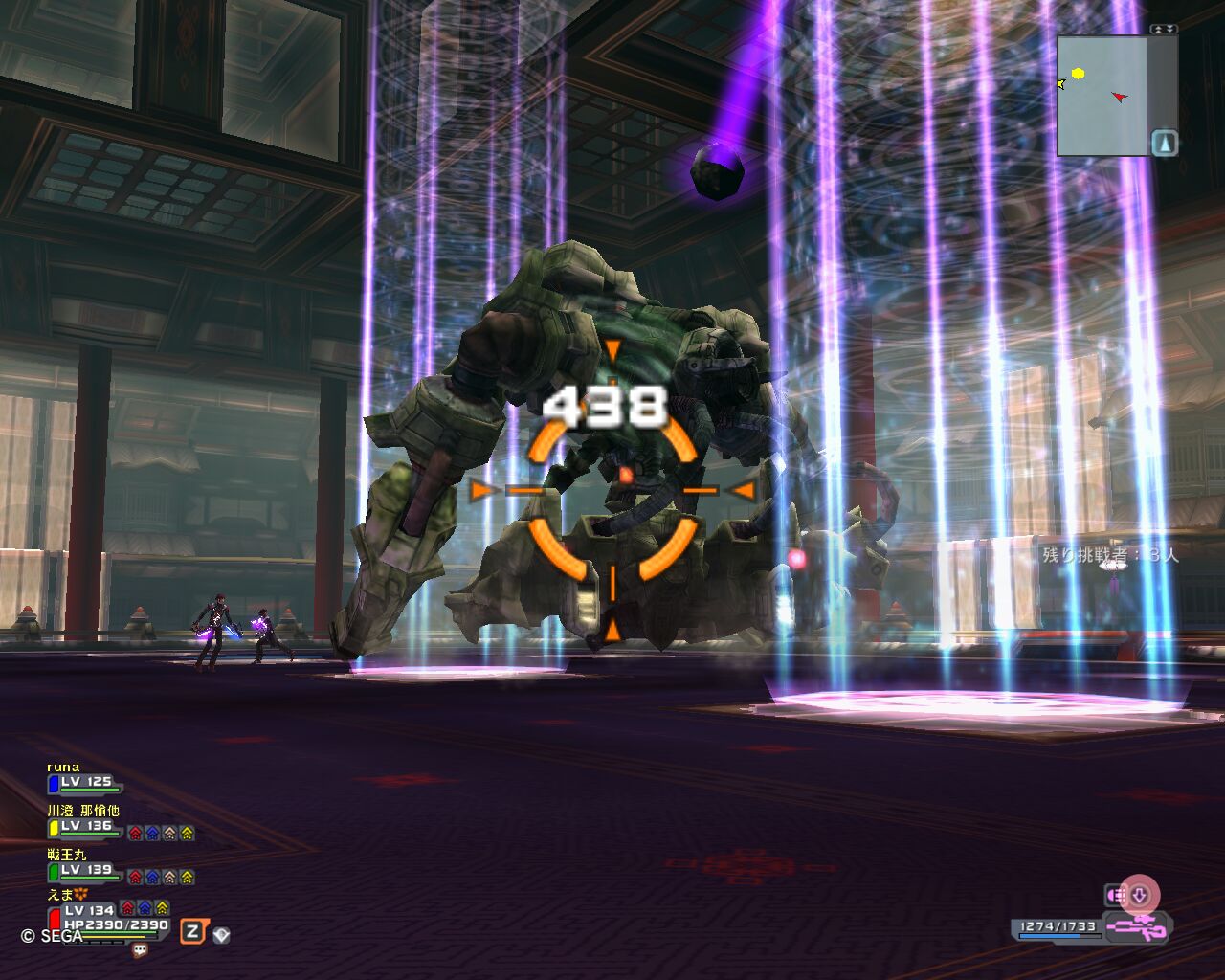Screen dimensions: 1225x980
Task: Open the chat speech bubble icon
Action: pos(140,950)
